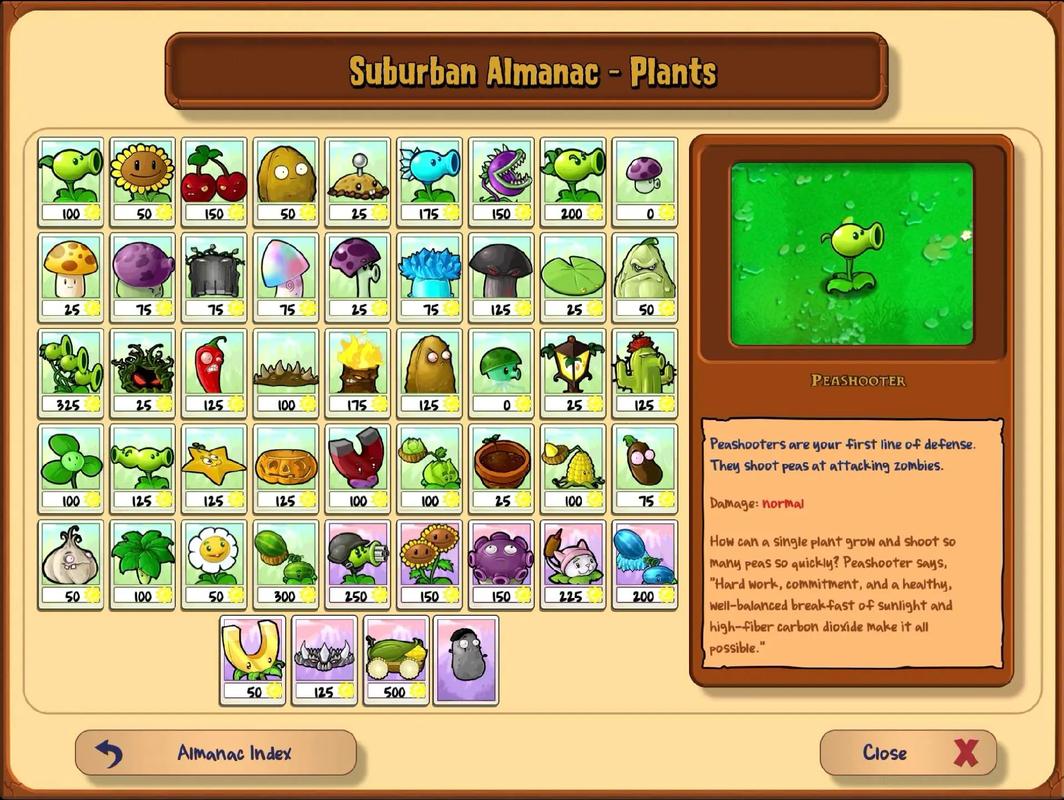Show the Garlic plant entry
1064x800 pixels.
(x=71, y=564)
